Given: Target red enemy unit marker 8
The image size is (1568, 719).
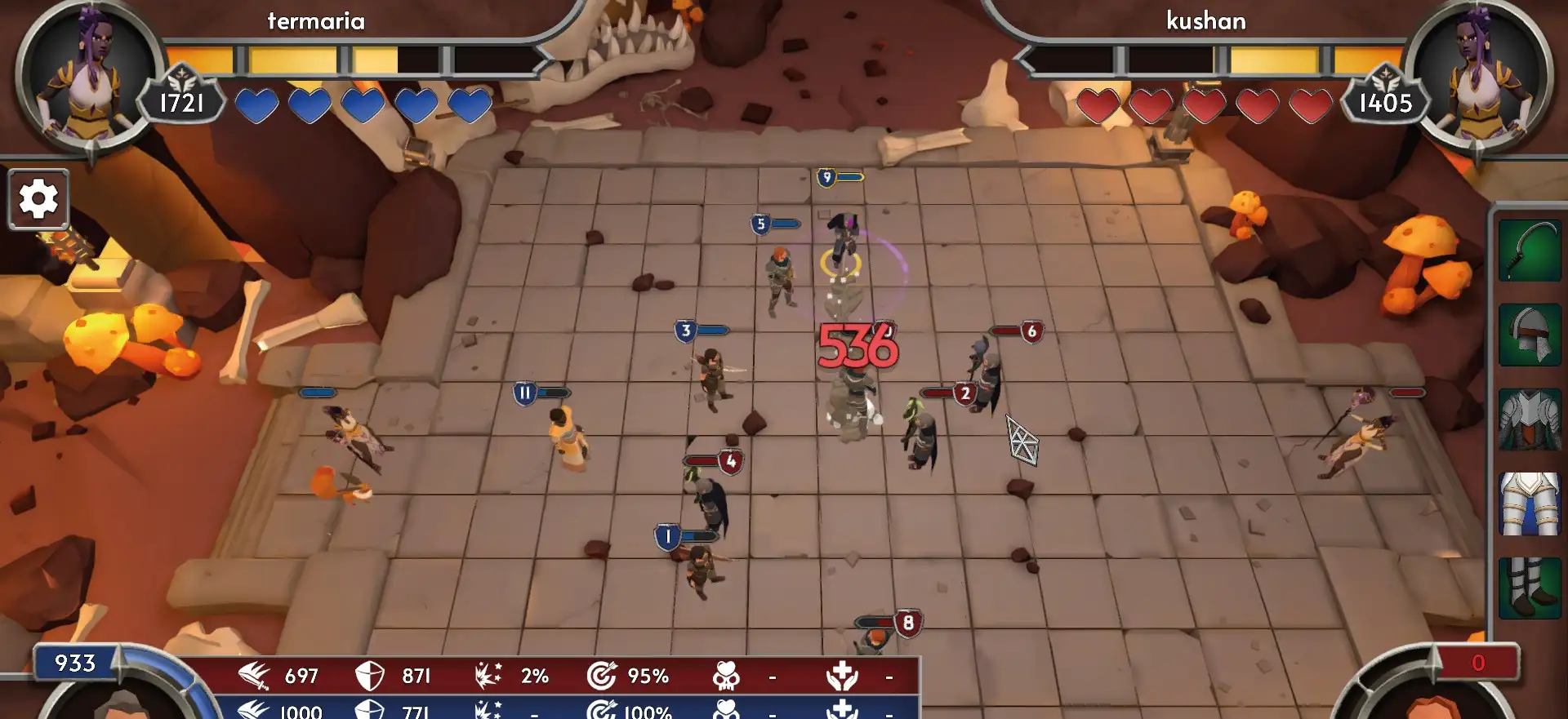Looking at the screenshot, I should pos(907,624).
